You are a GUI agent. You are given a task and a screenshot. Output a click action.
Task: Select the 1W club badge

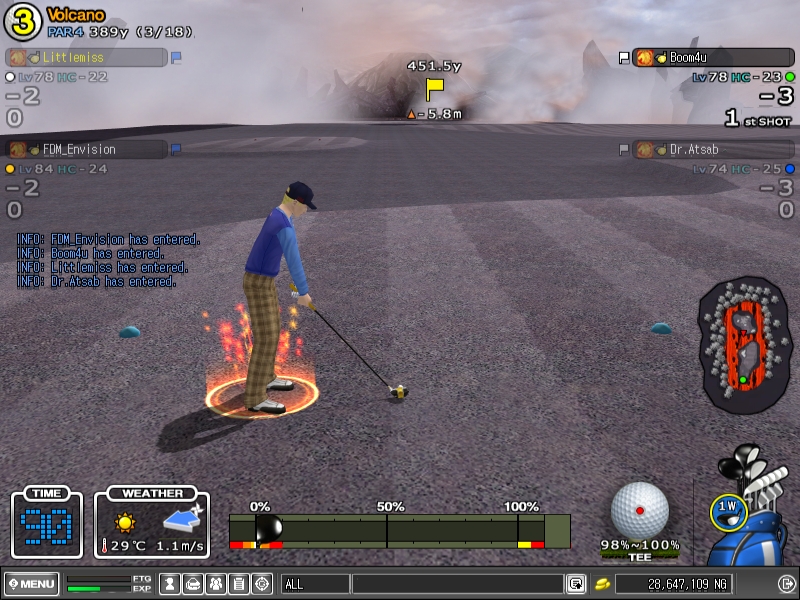click(728, 510)
